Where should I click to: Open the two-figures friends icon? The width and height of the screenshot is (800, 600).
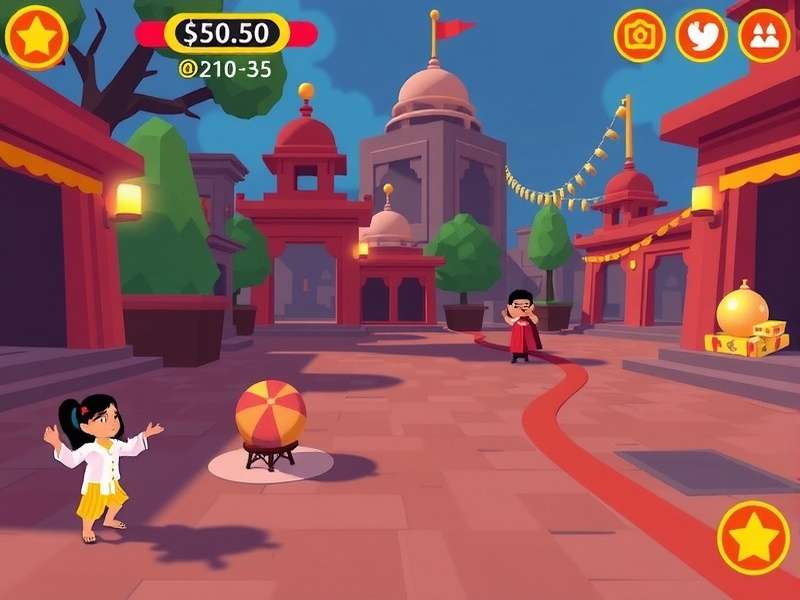click(x=764, y=36)
